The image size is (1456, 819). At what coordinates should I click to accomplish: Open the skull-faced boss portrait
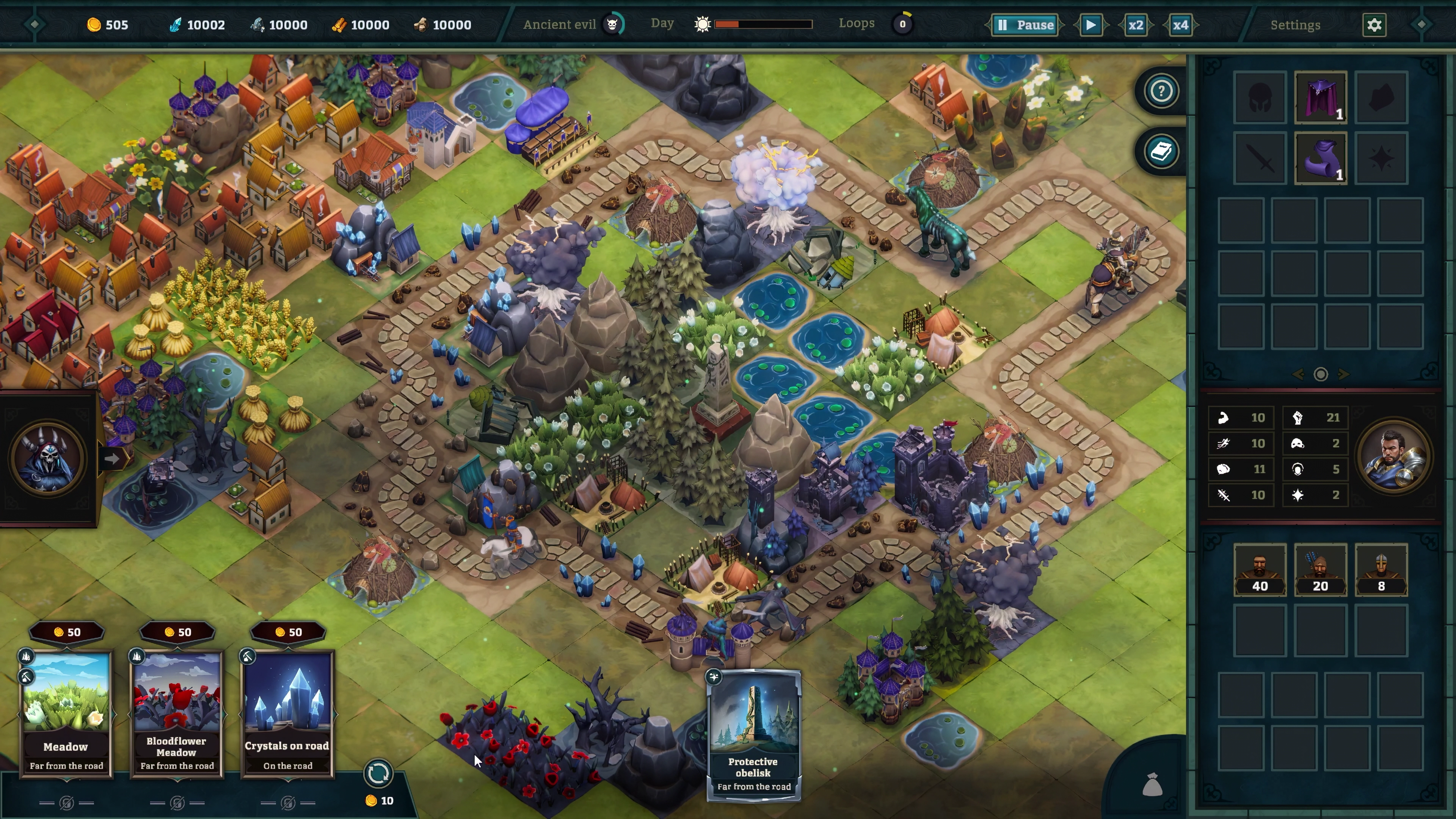tap(47, 458)
